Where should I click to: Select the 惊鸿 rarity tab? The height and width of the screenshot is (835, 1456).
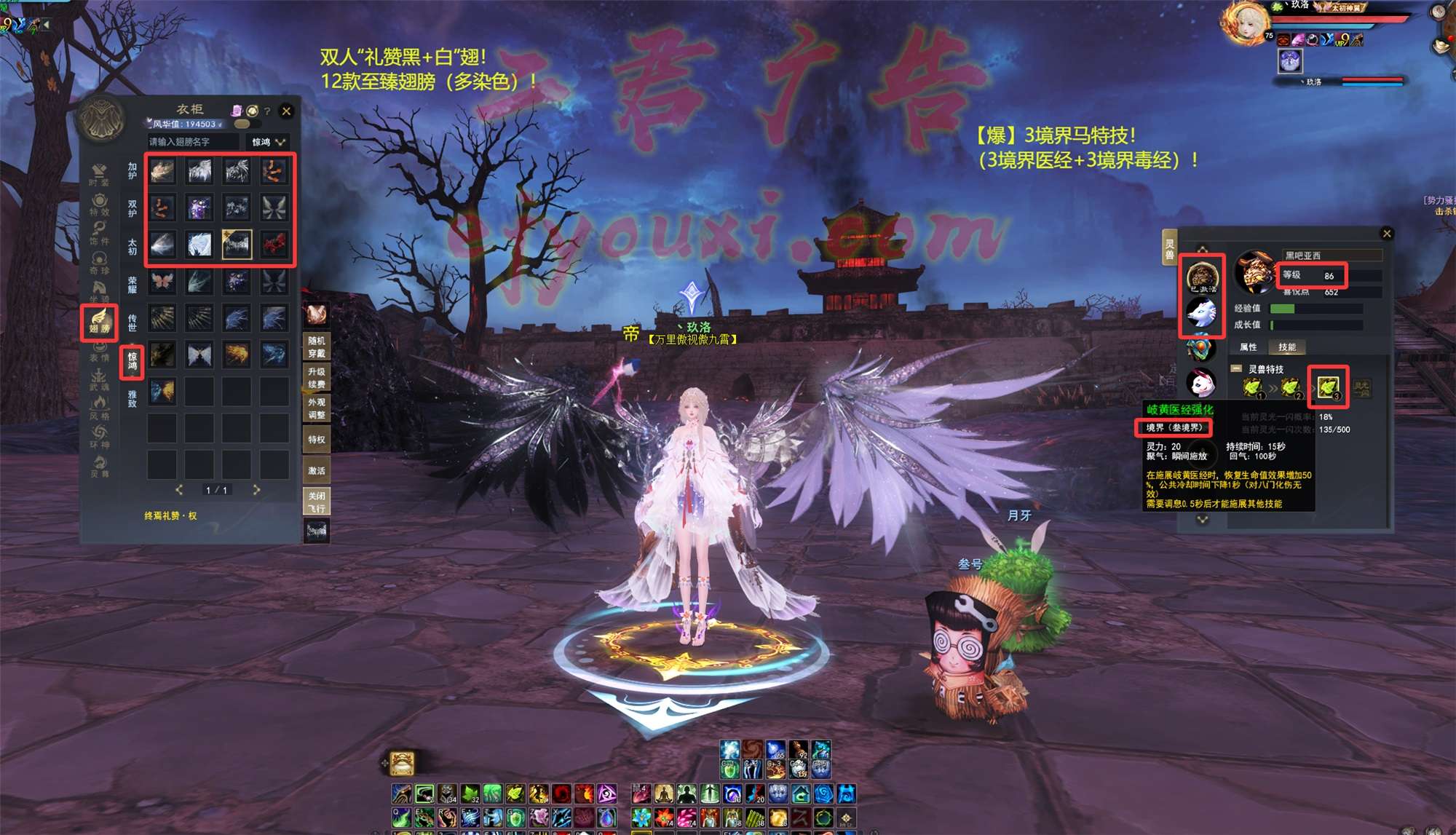[132, 361]
